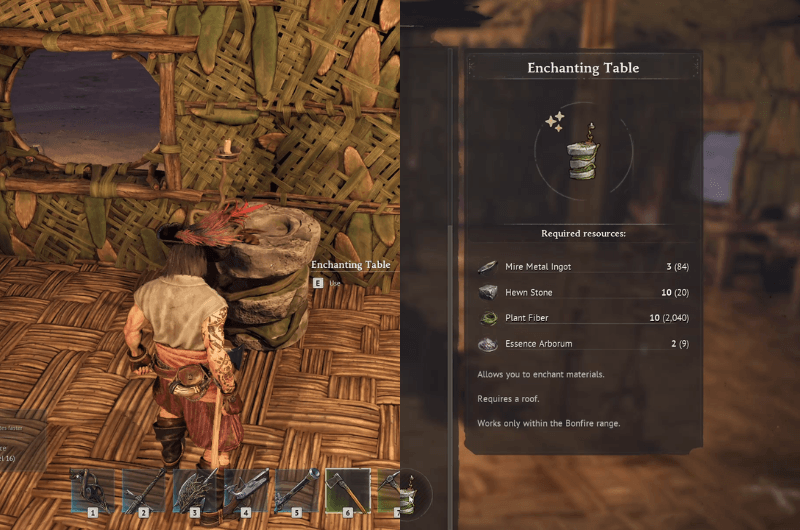Select the Plant Fiber resource row
The image size is (800, 530).
coord(584,319)
